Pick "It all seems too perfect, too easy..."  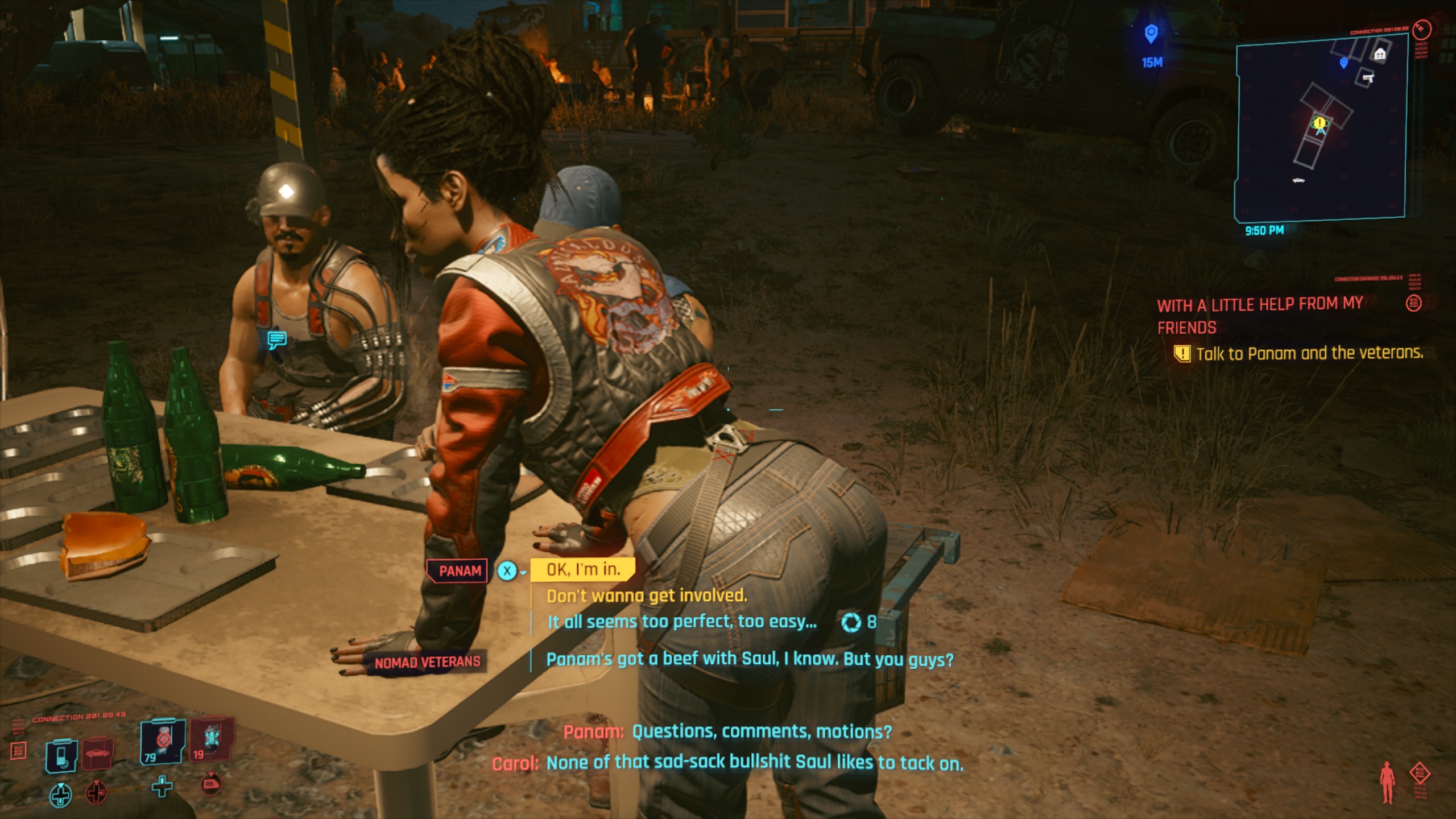[681, 622]
